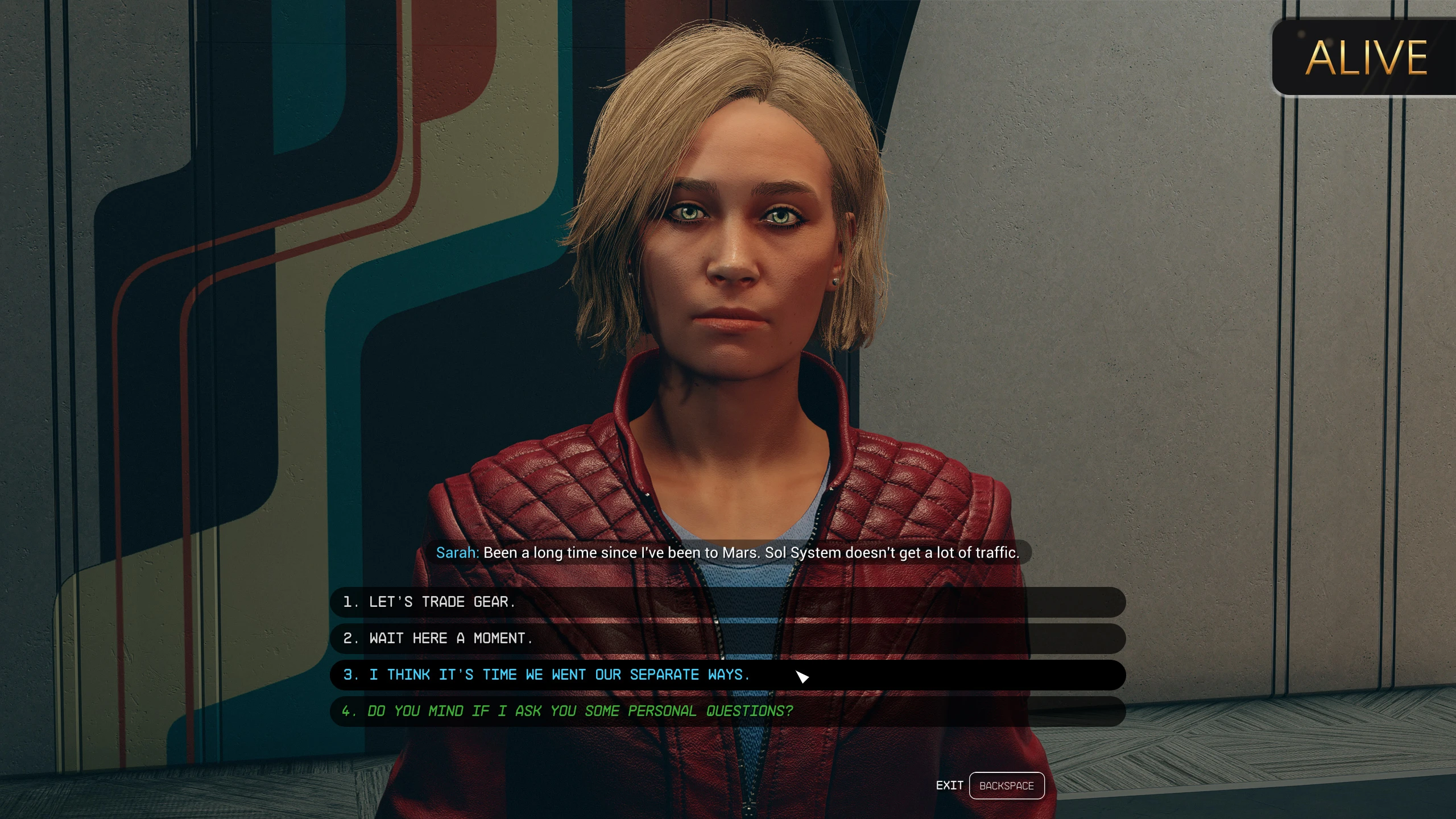Click the ALIVE overlay badge
The width and height of the screenshot is (1456, 819).
click(x=1365, y=57)
